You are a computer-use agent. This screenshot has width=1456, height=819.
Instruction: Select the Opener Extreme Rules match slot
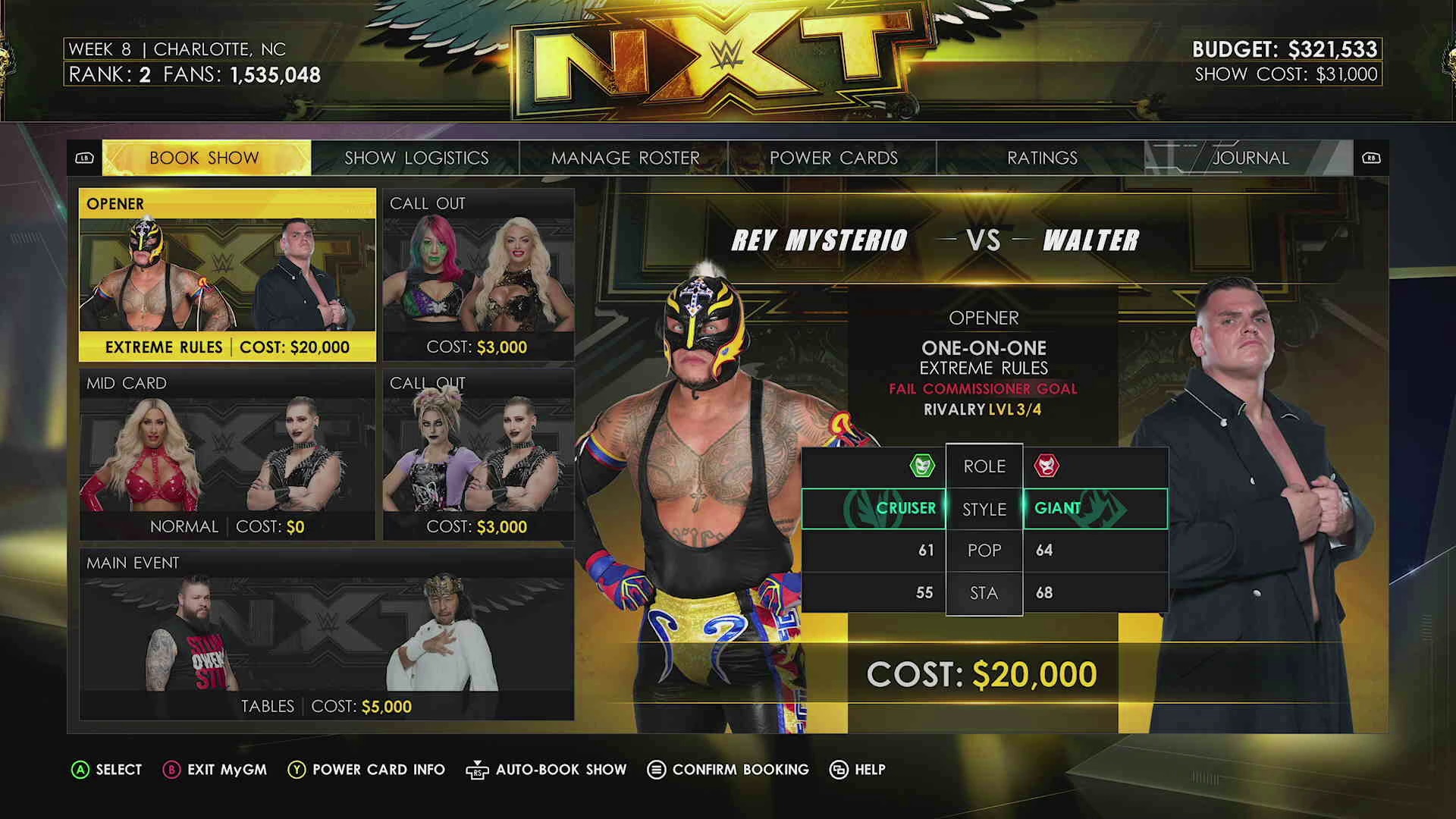click(x=227, y=275)
